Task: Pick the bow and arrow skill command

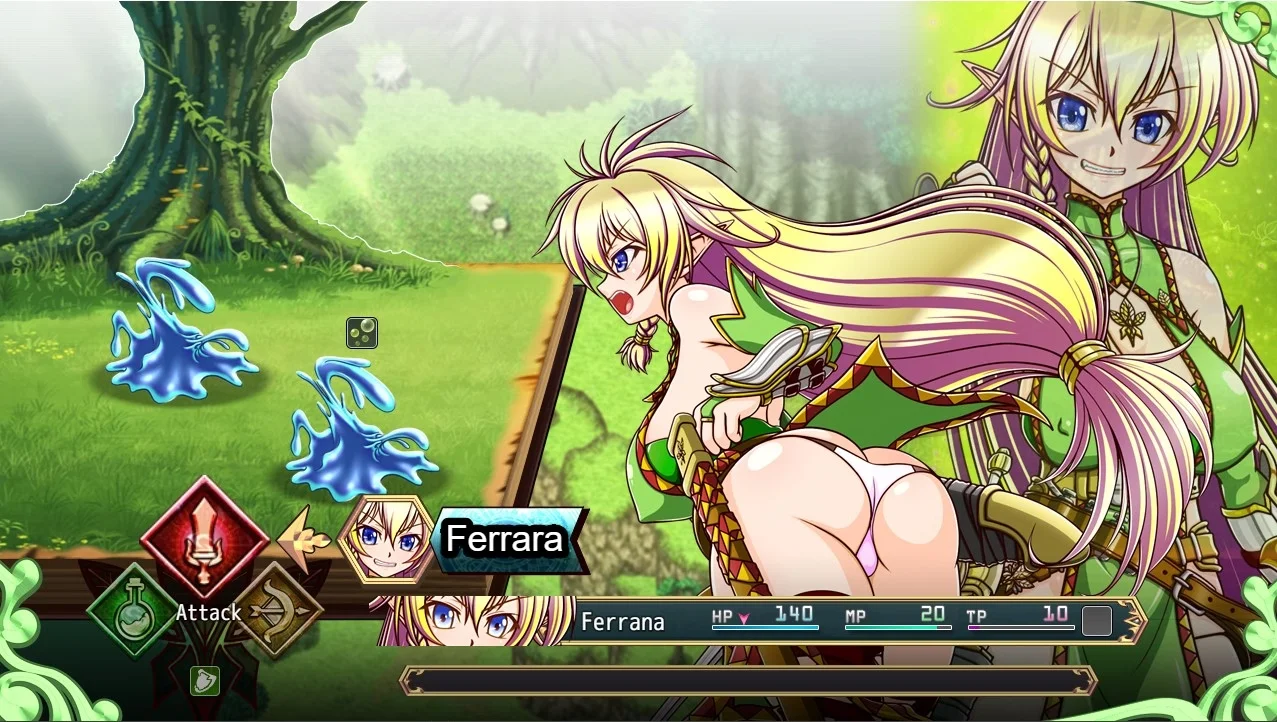Action: tap(278, 609)
